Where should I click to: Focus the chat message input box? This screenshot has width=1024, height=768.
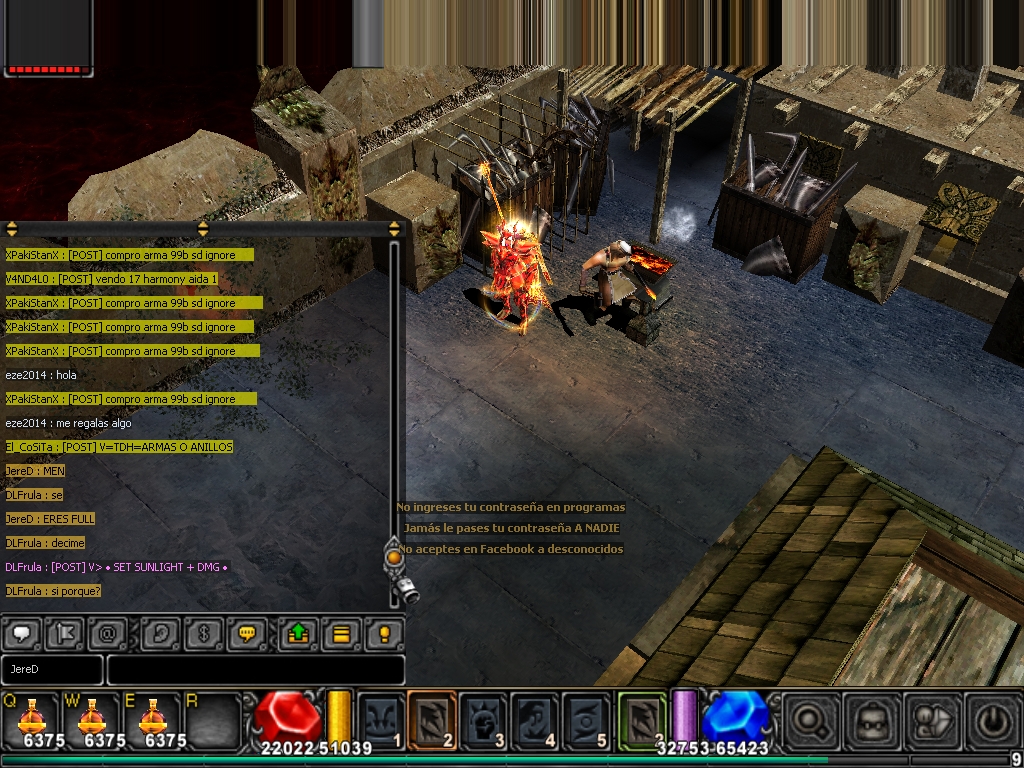point(255,669)
